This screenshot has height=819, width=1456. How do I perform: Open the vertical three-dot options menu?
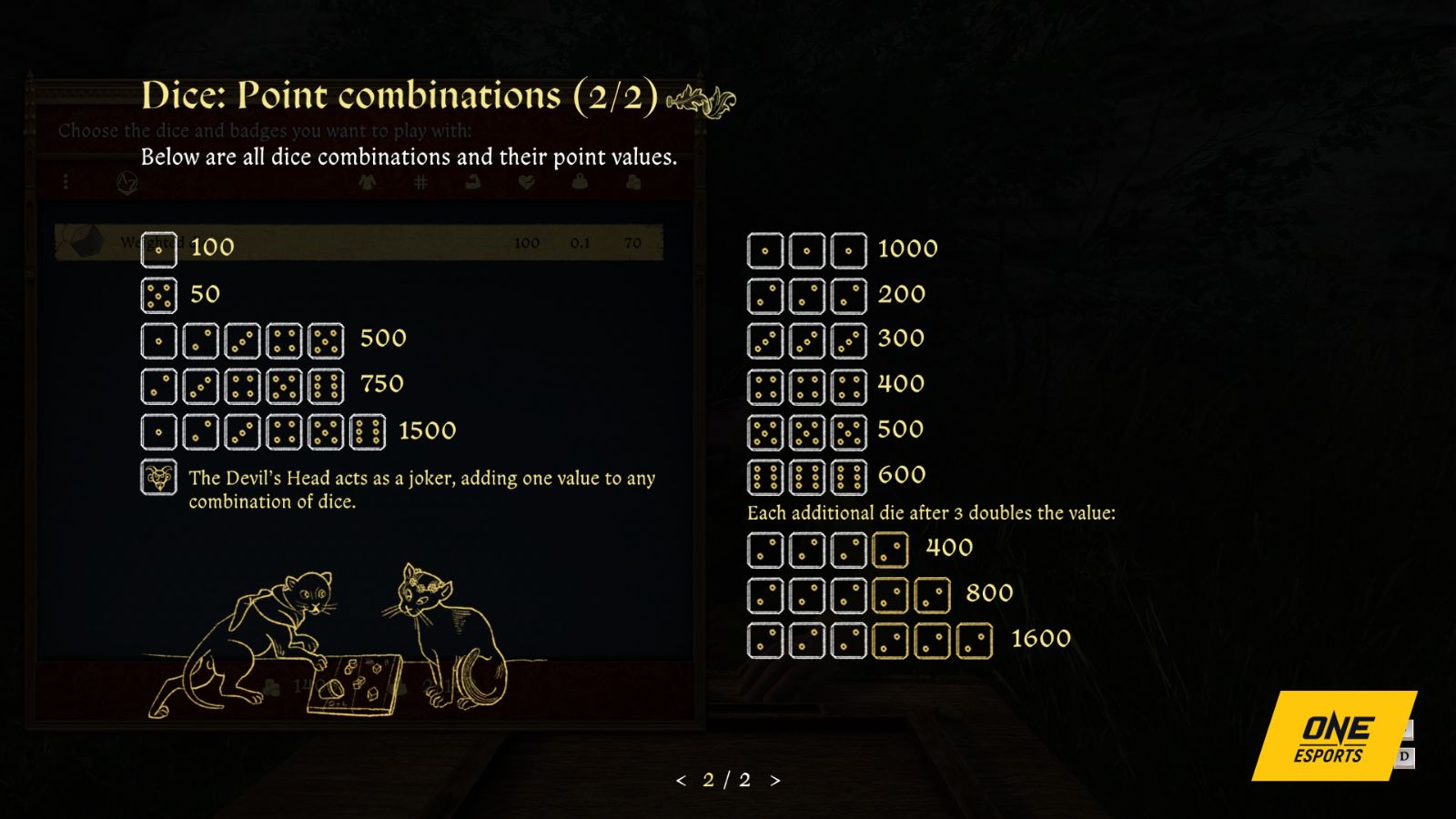pyautogui.click(x=65, y=182)
